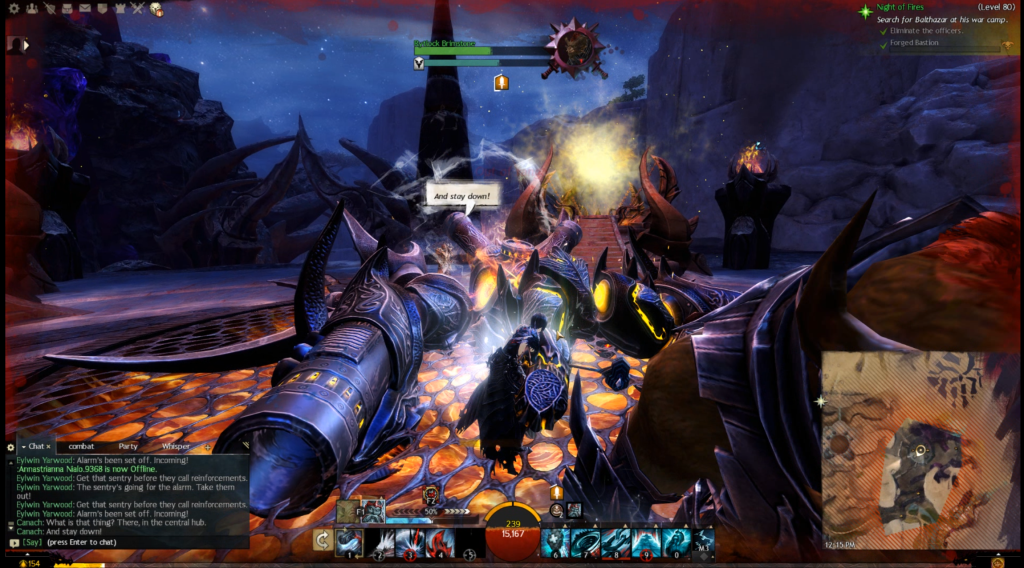The width and height of the screenshot is (1024, 568).
Task: Open the mail envelope icon
Action: (84, 8)
